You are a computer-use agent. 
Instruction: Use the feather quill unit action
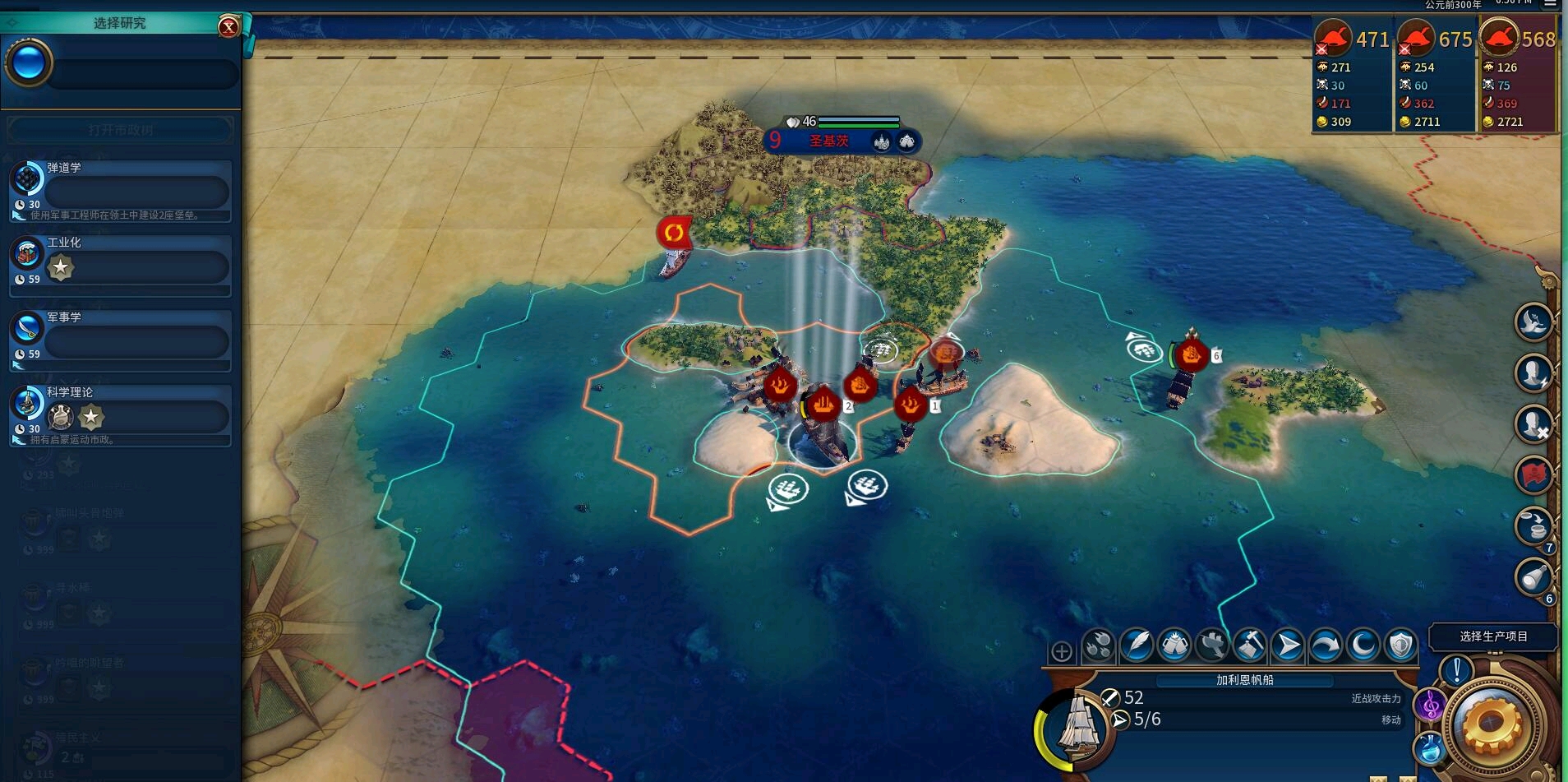pos(1137,646)
